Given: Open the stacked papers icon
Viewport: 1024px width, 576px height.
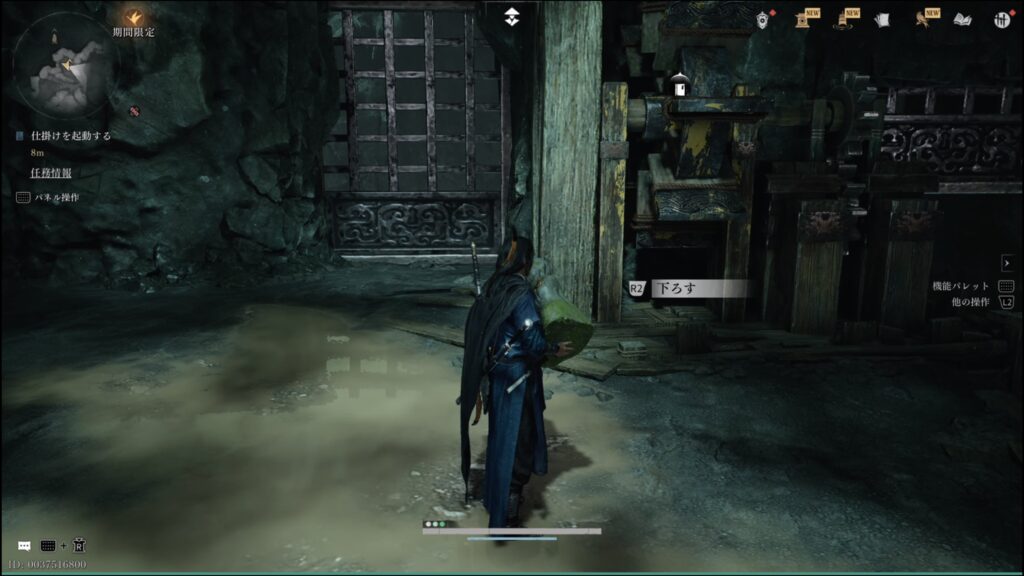Looking at the screenshot, I should (881, 19).
